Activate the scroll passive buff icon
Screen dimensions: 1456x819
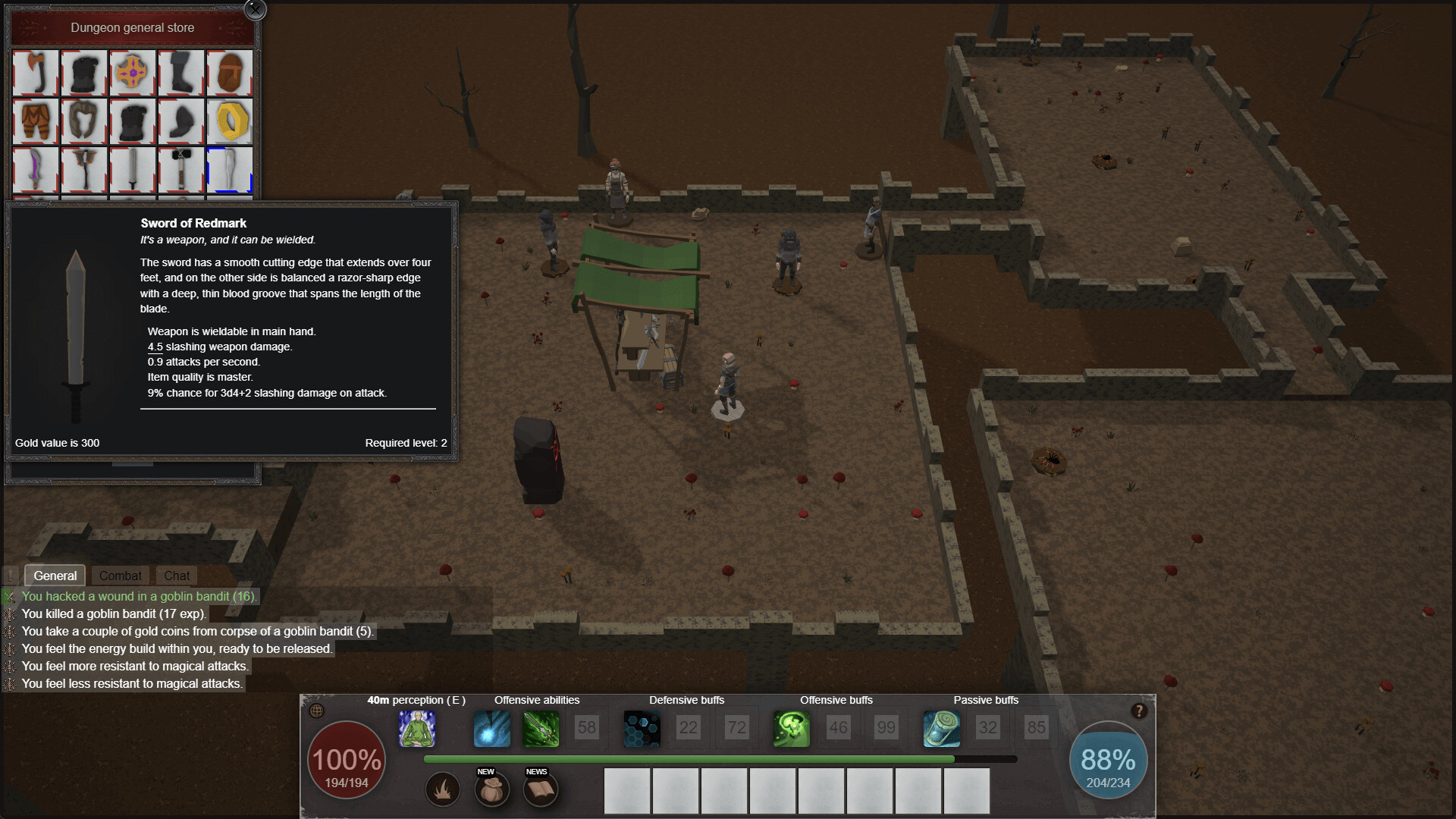941,729
